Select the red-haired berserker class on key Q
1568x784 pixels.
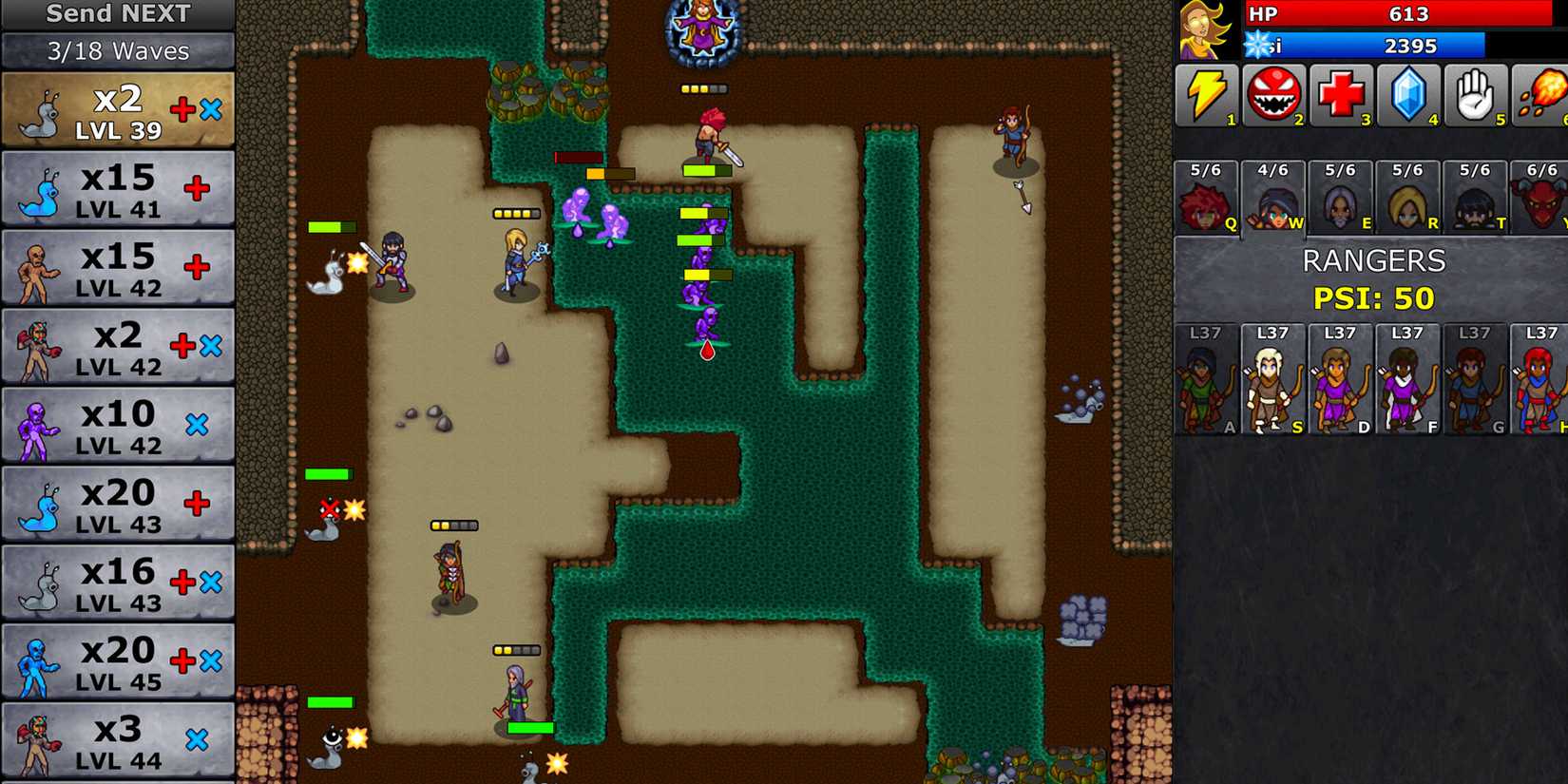[x=1205, y=198]
